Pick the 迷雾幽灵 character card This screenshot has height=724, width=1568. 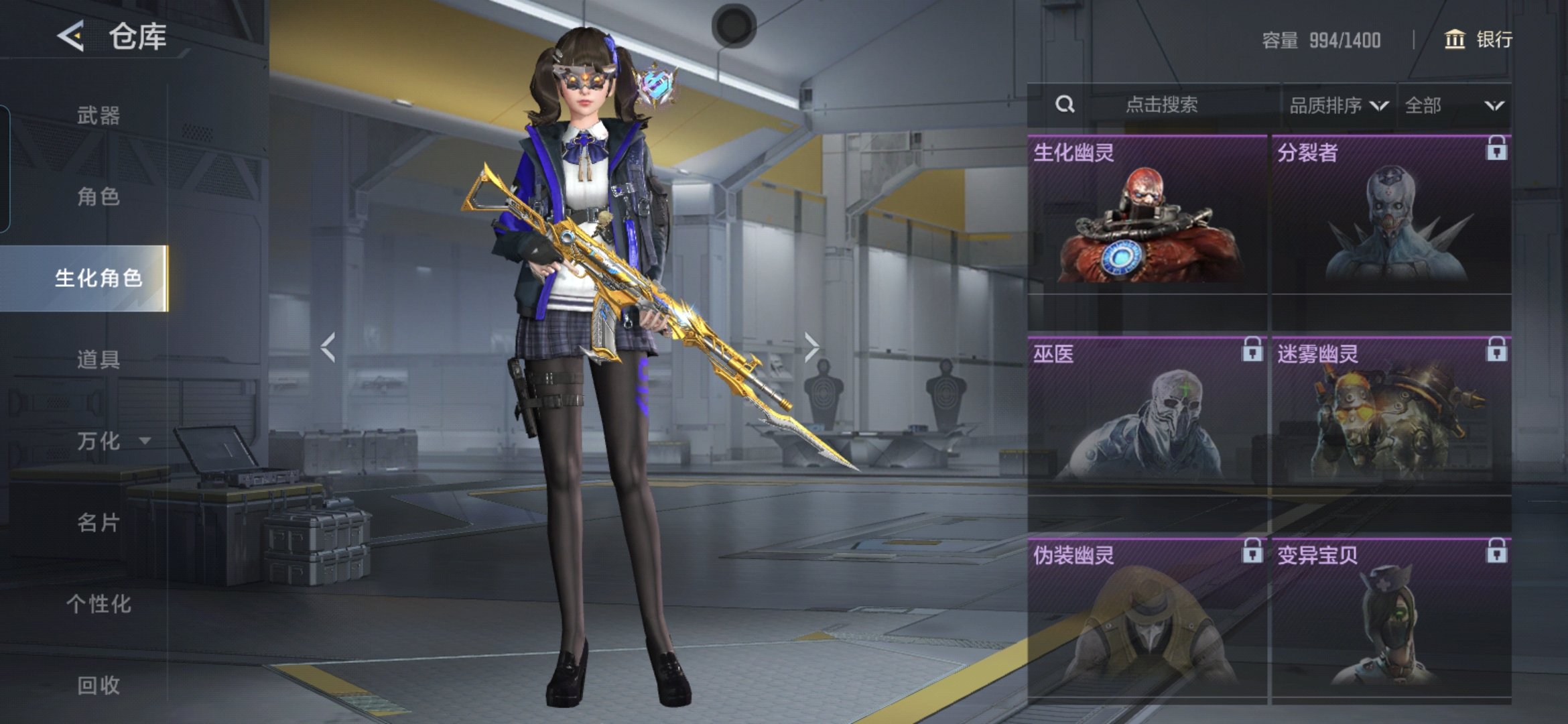click(x=1391, y=416)
